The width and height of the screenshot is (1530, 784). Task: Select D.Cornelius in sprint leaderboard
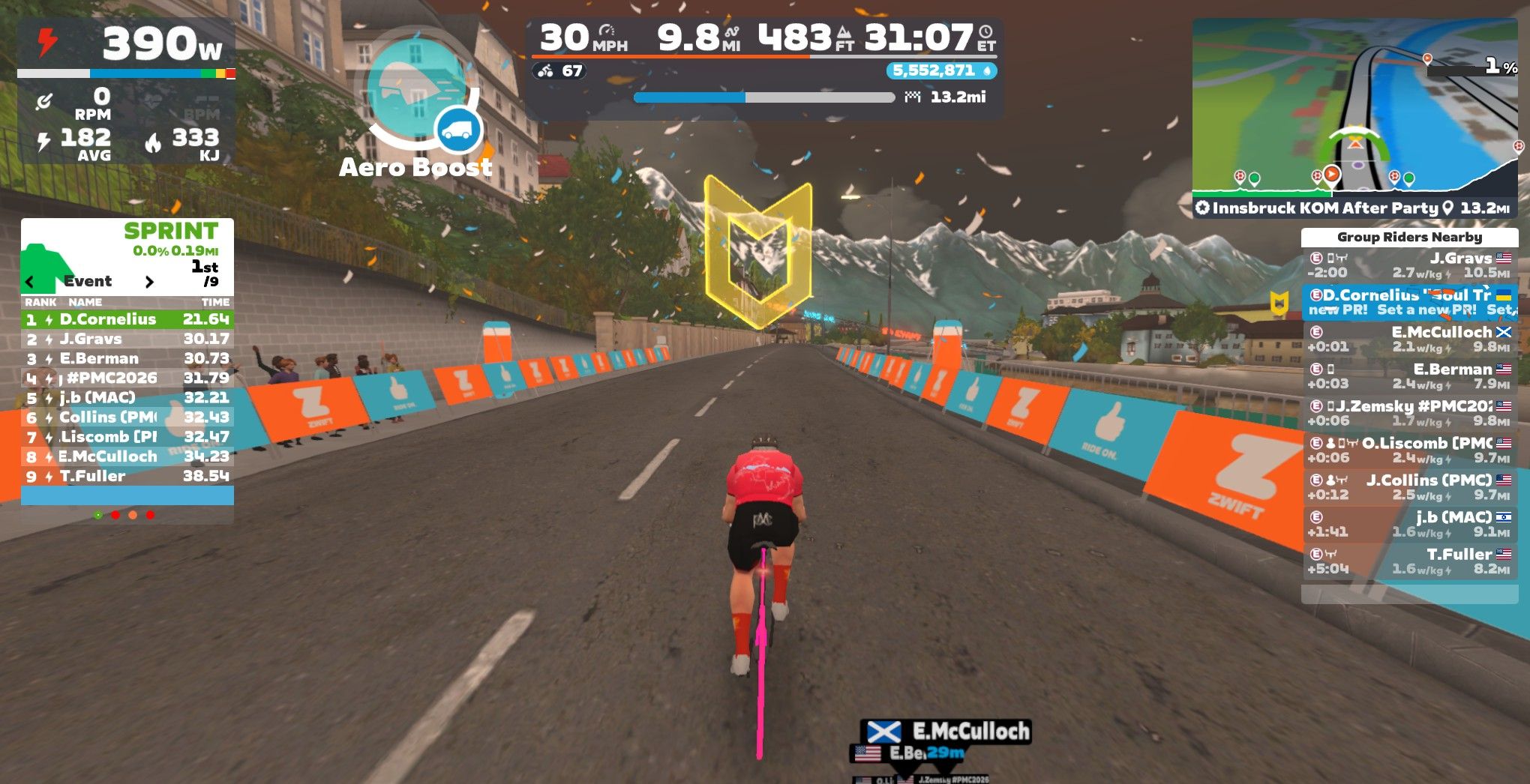point(127,319)
